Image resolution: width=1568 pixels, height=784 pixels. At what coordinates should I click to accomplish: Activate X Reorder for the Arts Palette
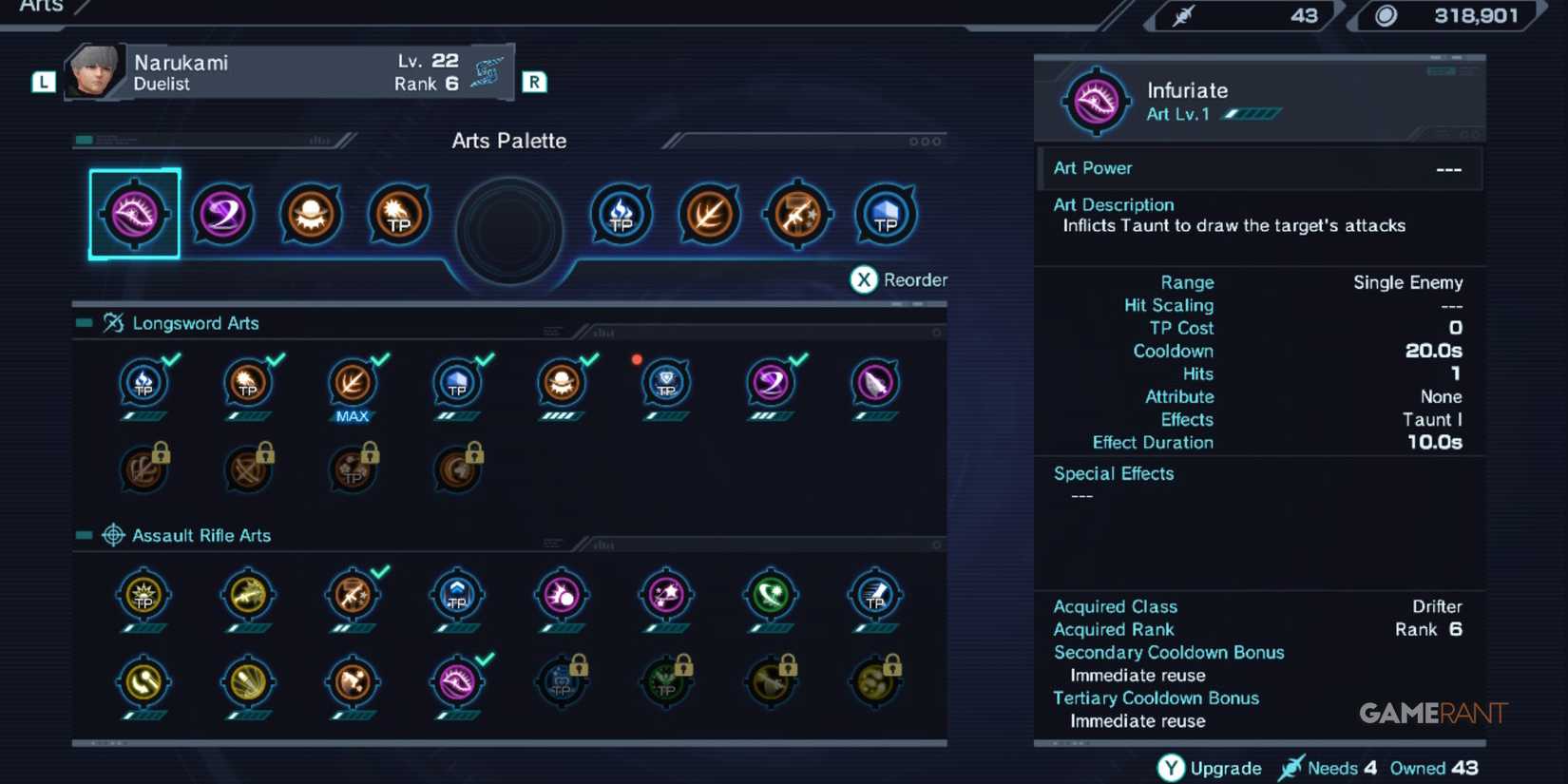click(x=898, y=279)
